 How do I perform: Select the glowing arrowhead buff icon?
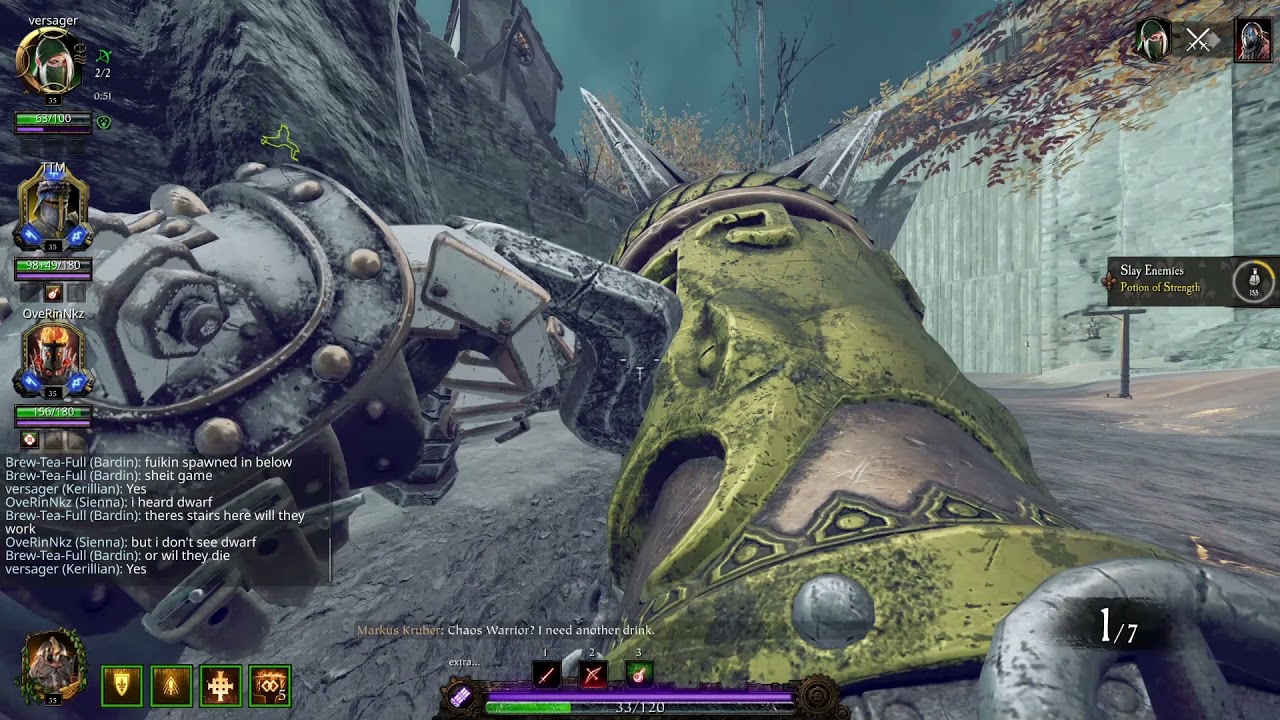171,686
